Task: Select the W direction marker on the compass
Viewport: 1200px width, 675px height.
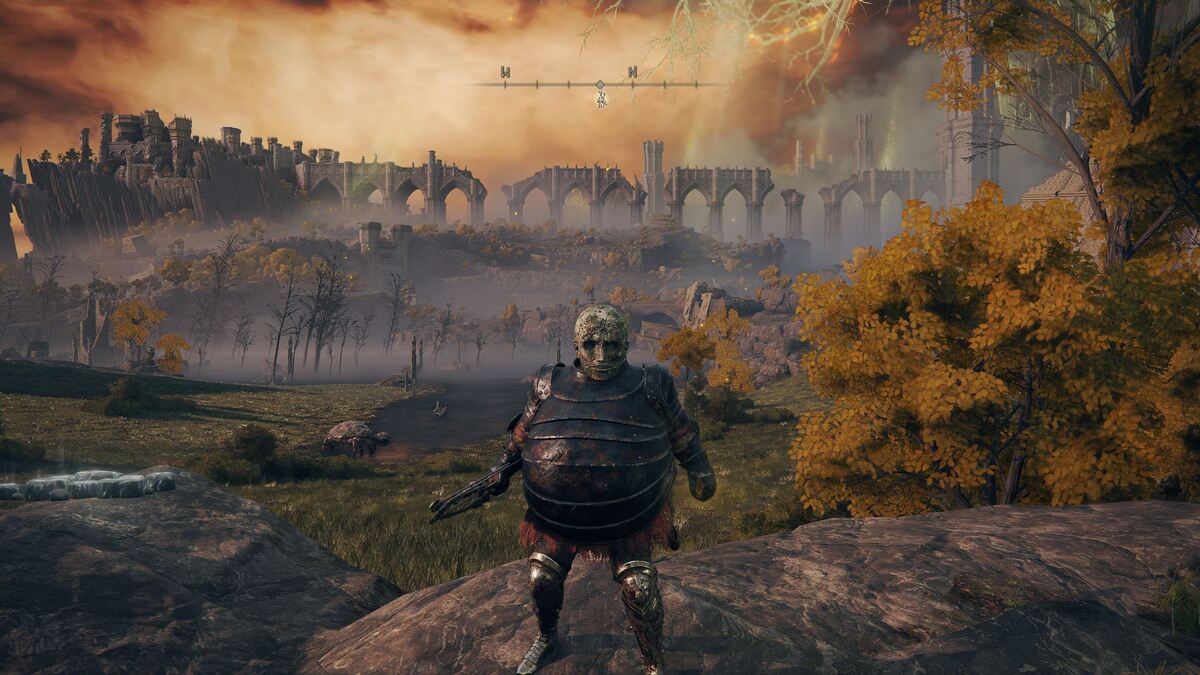Action: (x=506, y=72)
